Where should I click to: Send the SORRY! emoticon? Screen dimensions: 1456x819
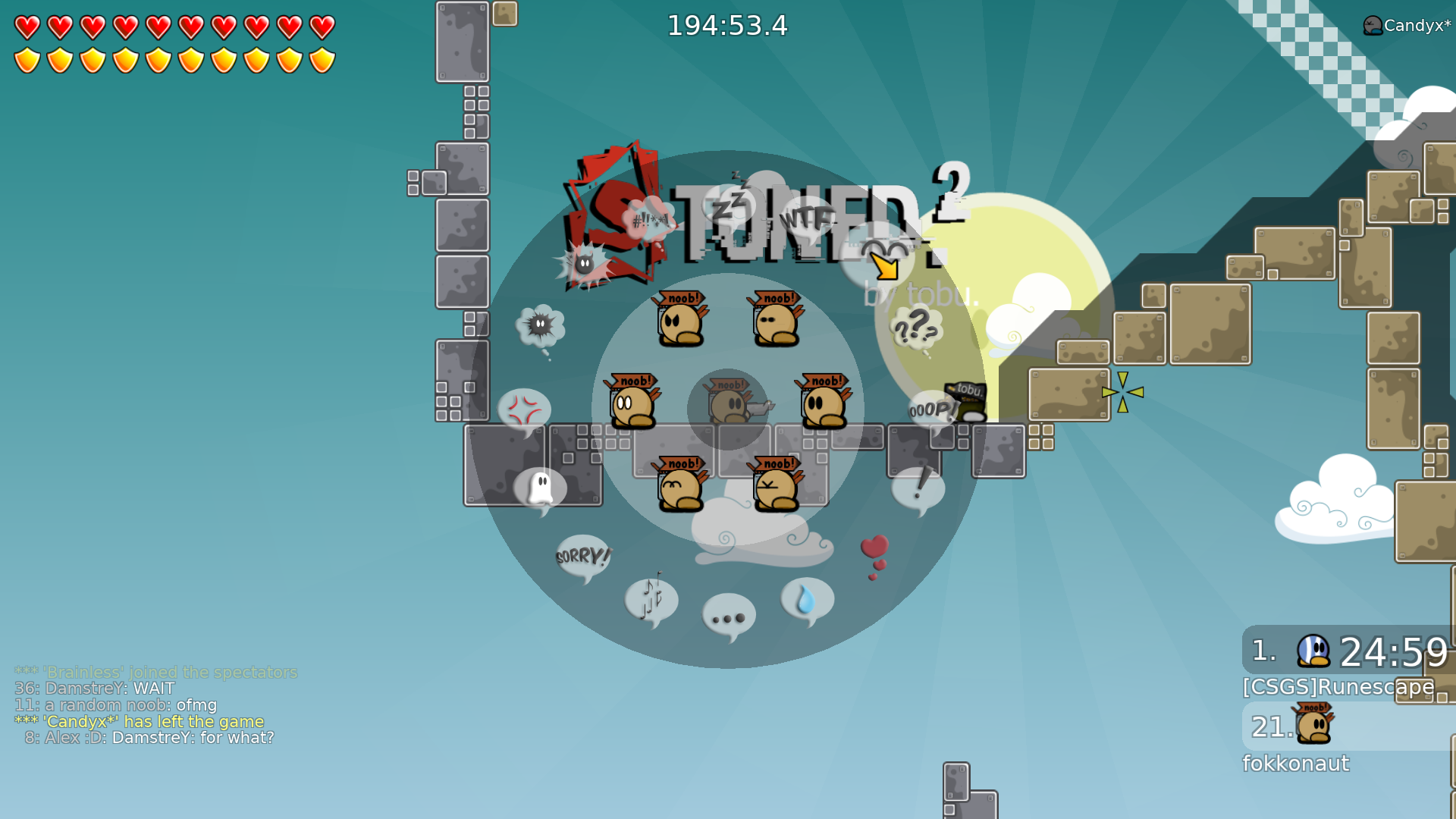click(582, 557)
